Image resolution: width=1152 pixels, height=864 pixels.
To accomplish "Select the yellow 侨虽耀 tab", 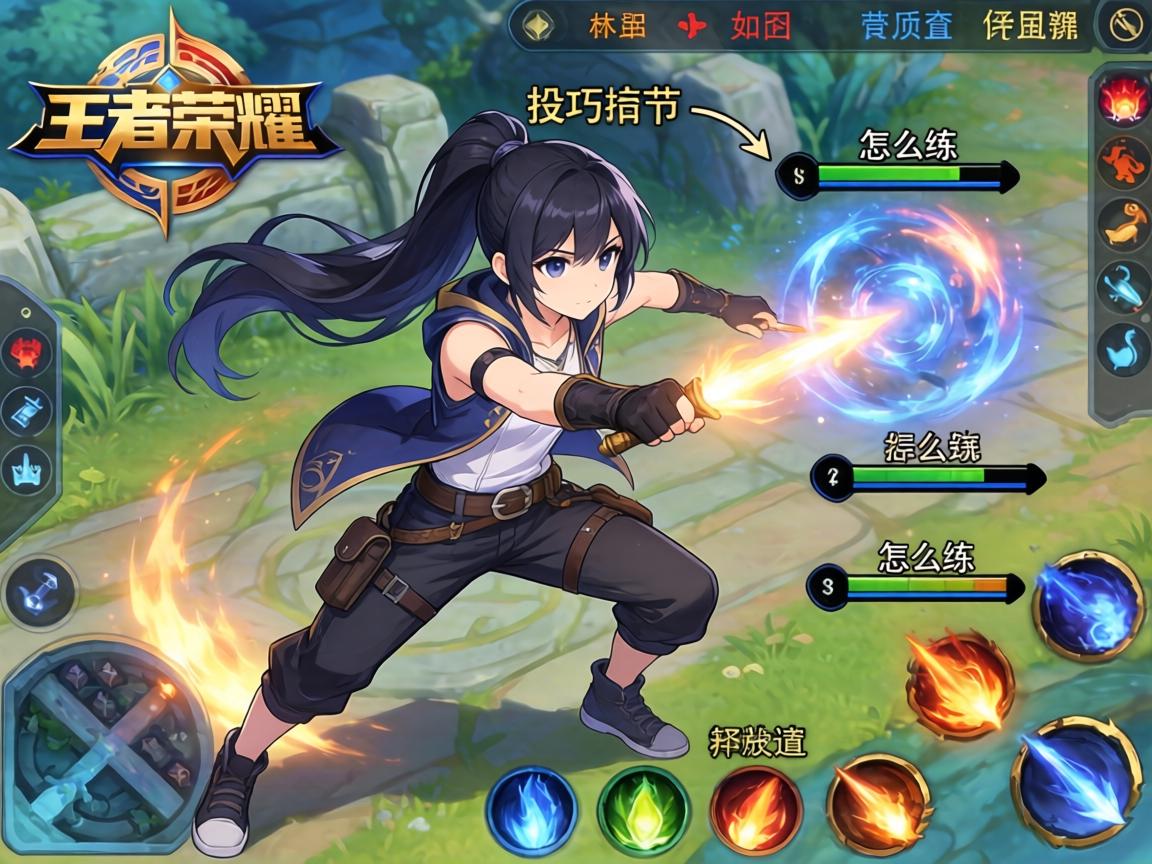I will [x=1030, y=24].
